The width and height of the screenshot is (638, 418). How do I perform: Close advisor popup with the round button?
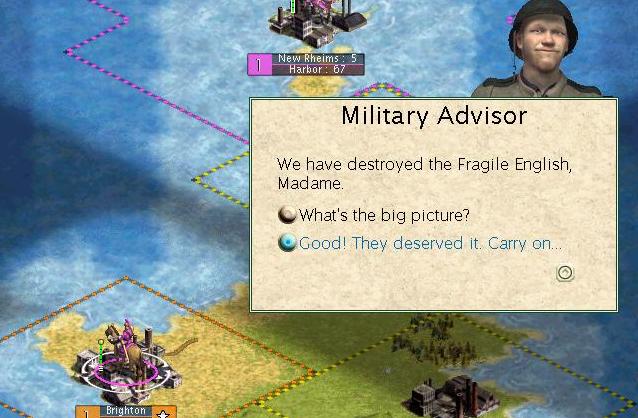[564, 272]
